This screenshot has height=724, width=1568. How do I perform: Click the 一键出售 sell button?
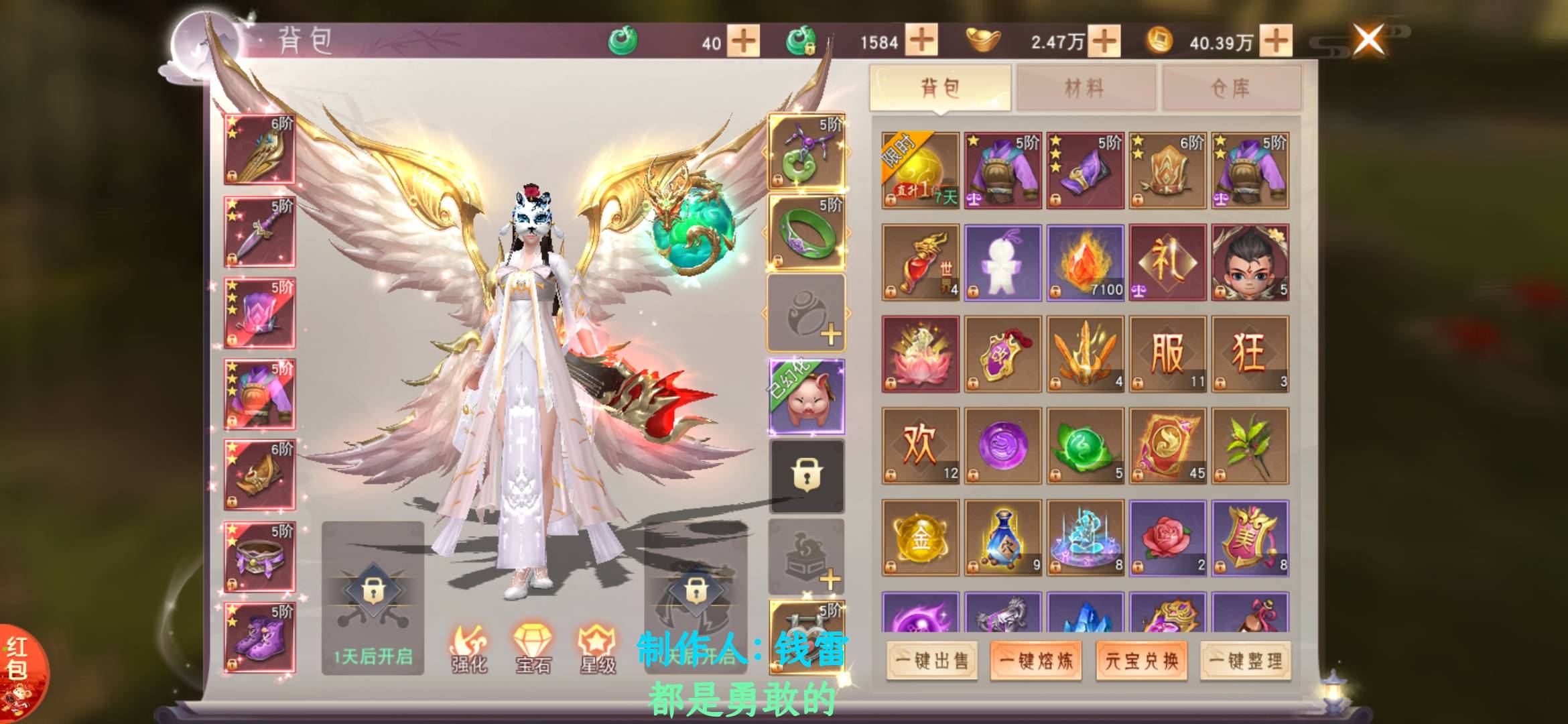[x=931, y=661]
